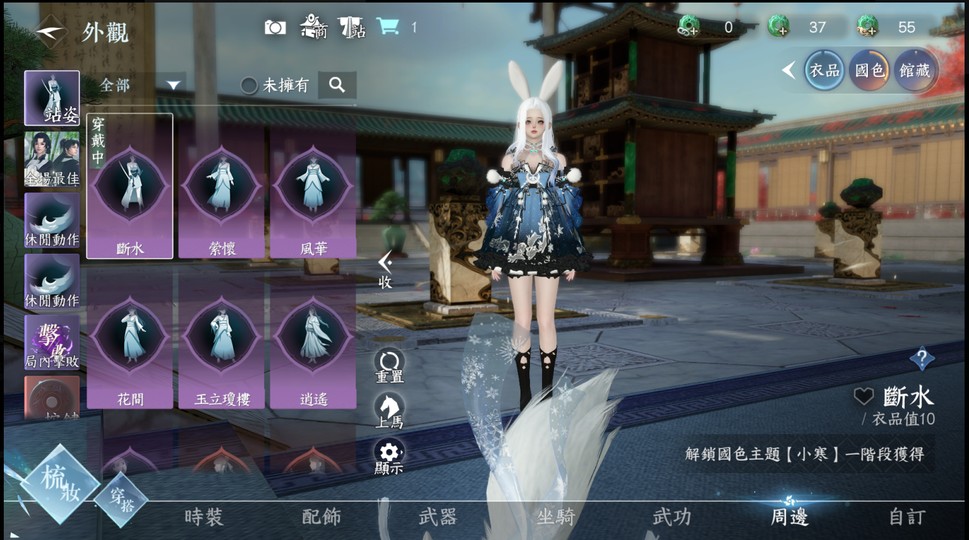Open the 顯示 display settings gear
Screen dimensions: 969x540
click(389, 456)
